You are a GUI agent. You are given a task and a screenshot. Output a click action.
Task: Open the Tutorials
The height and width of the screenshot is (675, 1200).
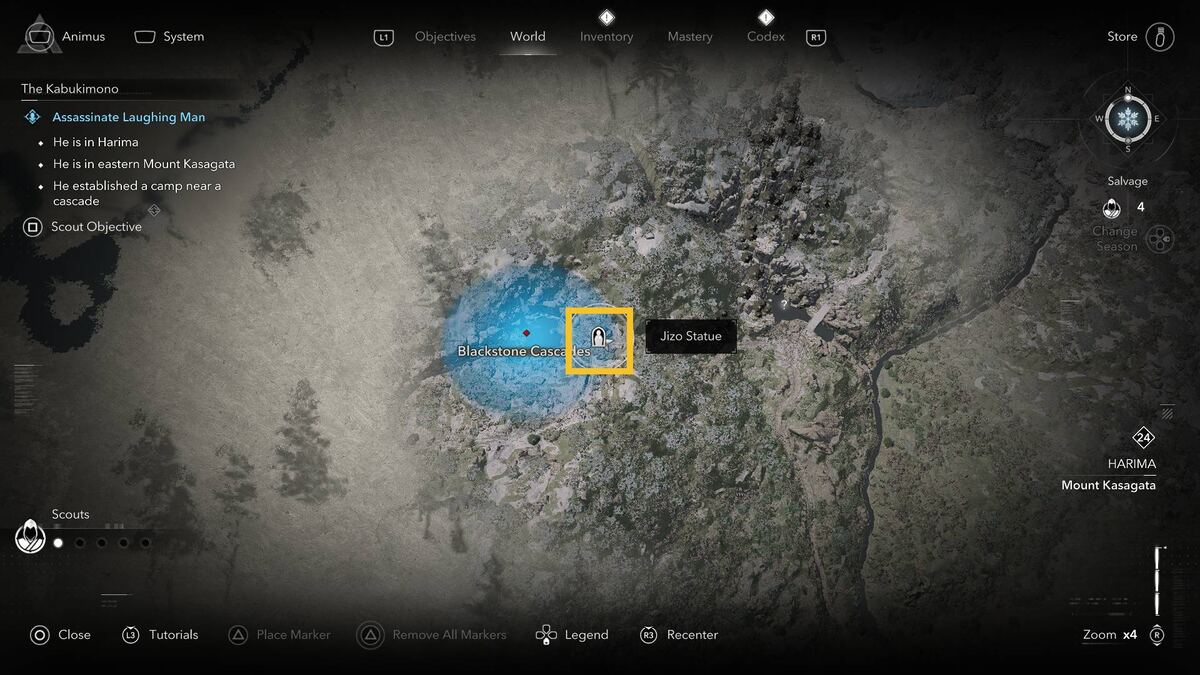[x=160, y=635]
